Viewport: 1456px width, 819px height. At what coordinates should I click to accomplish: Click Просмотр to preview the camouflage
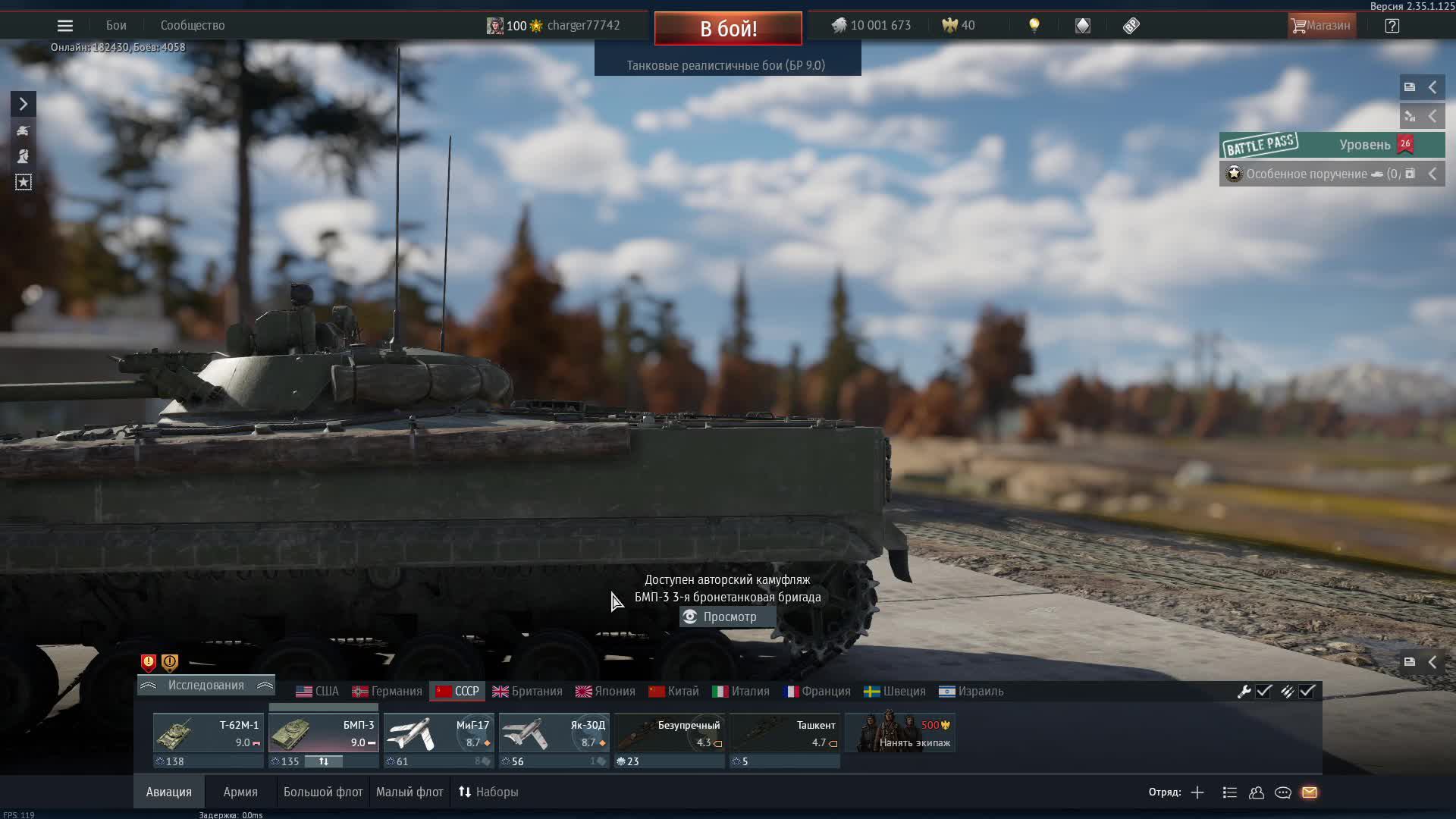(726, 617)
